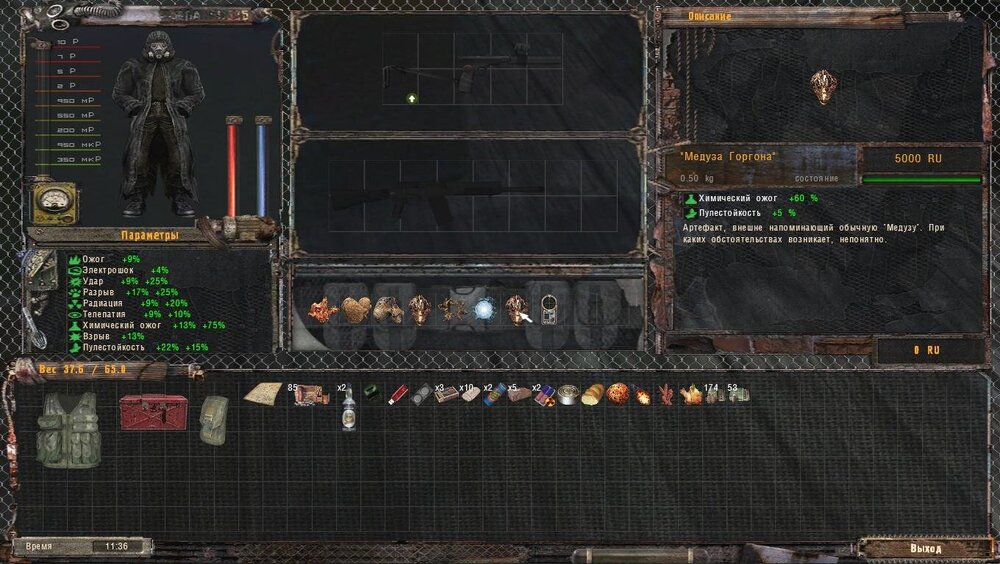Screen dimensions: 1000x564
Task: Choose the spiky star-shaped artifact on the belt
Action: tap(452, 309)
